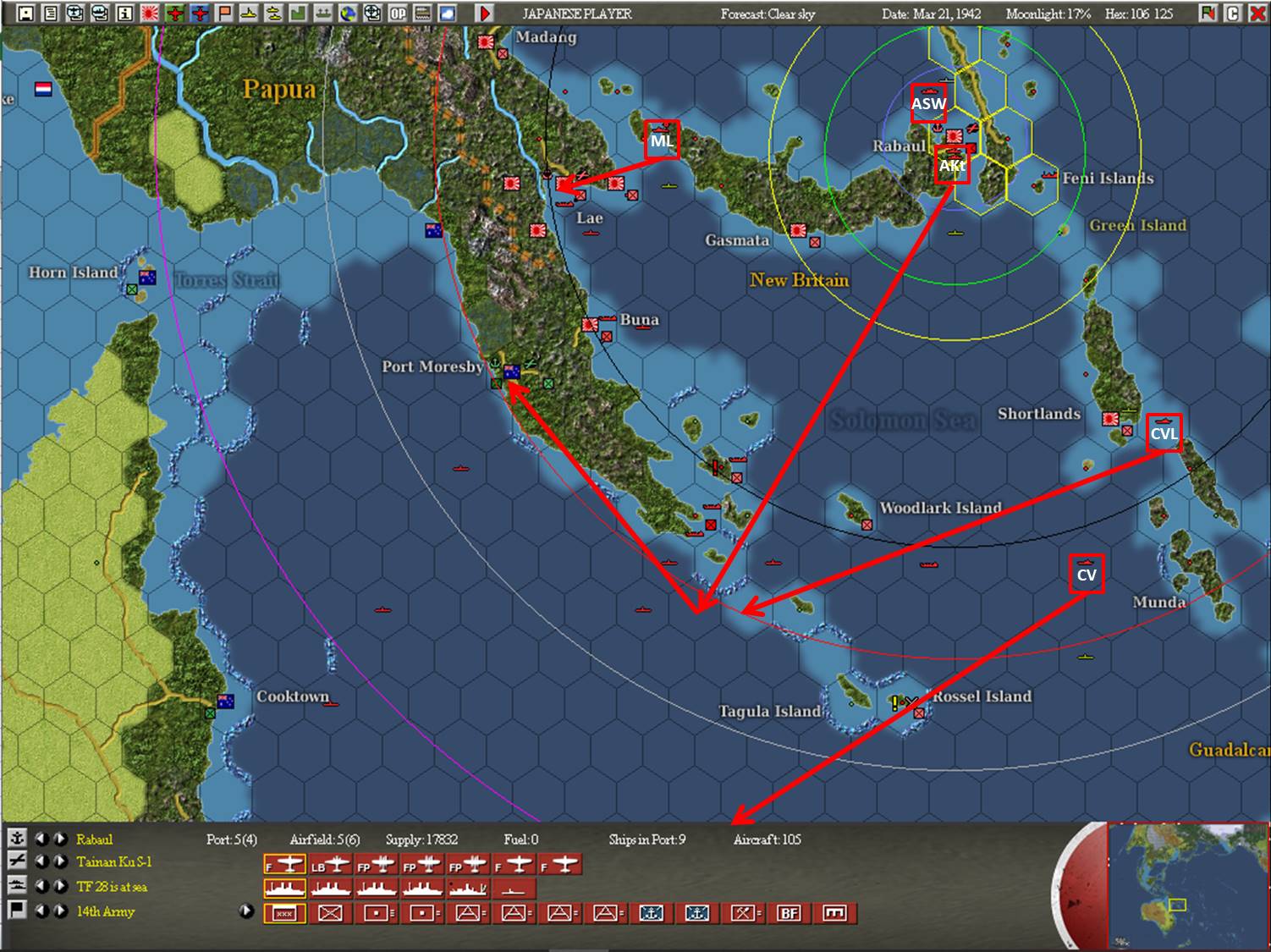Open the Tainan Ku S-1 squadron entry
Screen dimensions: 1271x952
[x=113, y=863]
